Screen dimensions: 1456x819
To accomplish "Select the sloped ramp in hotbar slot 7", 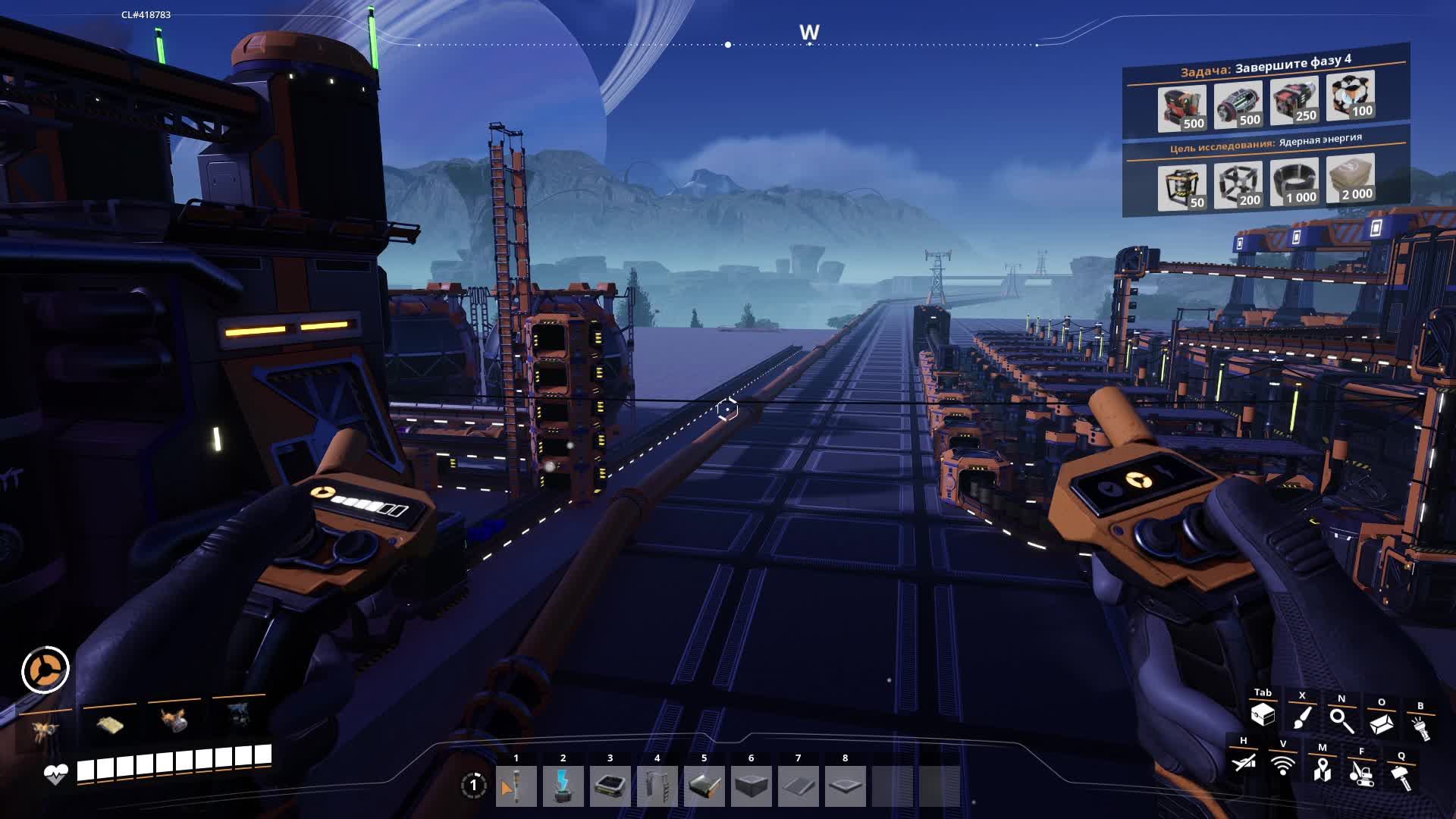I will click(x=798, y=786).
